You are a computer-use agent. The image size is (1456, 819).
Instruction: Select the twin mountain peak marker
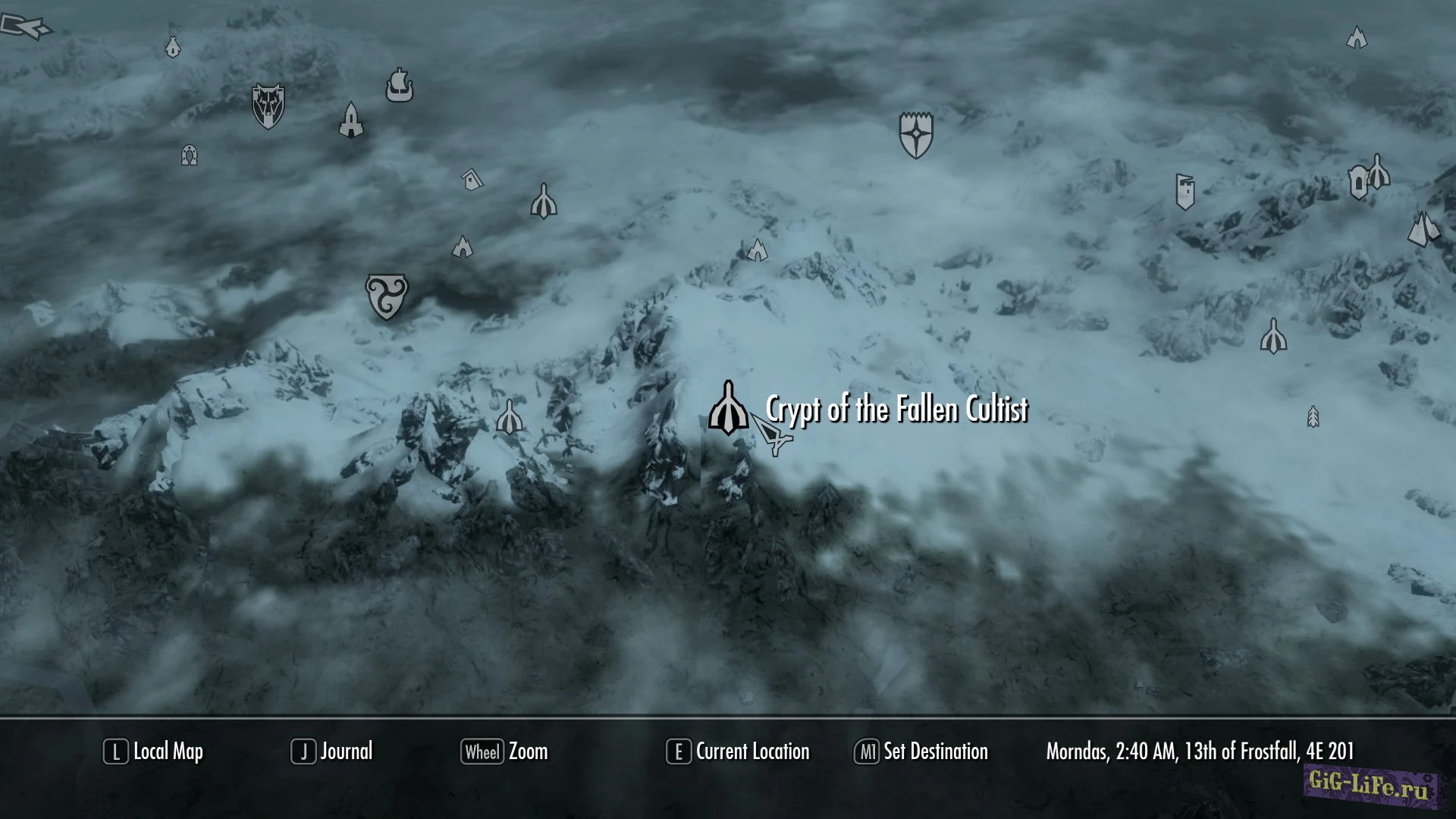pyautogui.click(x=1423, y=229)
